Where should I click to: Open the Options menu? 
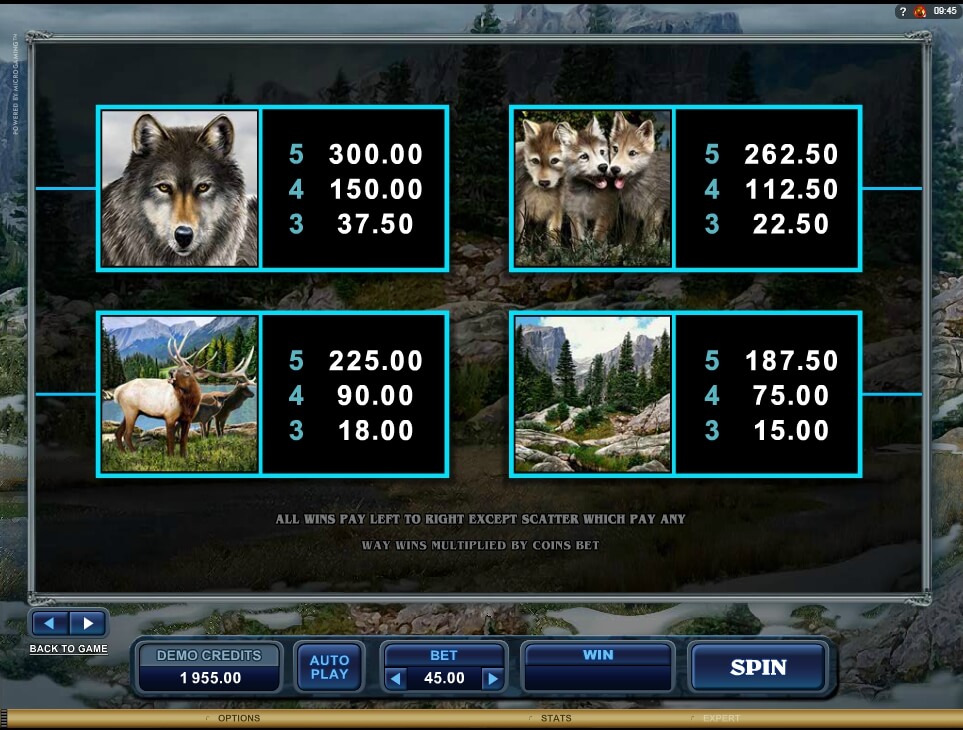coord(238,718)
